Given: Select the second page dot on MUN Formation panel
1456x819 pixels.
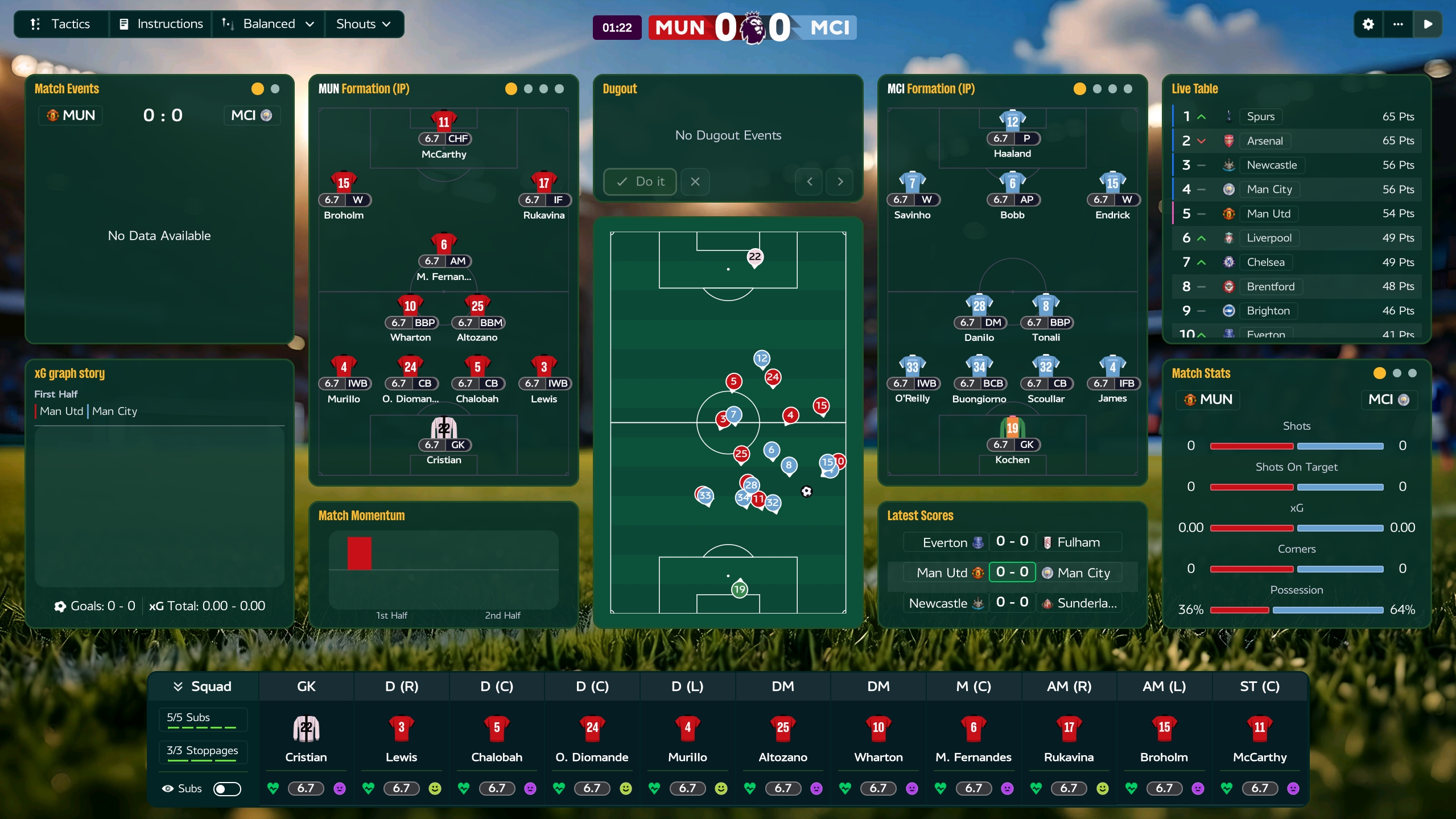Looking at the screenshot, I should pos(528,89).
